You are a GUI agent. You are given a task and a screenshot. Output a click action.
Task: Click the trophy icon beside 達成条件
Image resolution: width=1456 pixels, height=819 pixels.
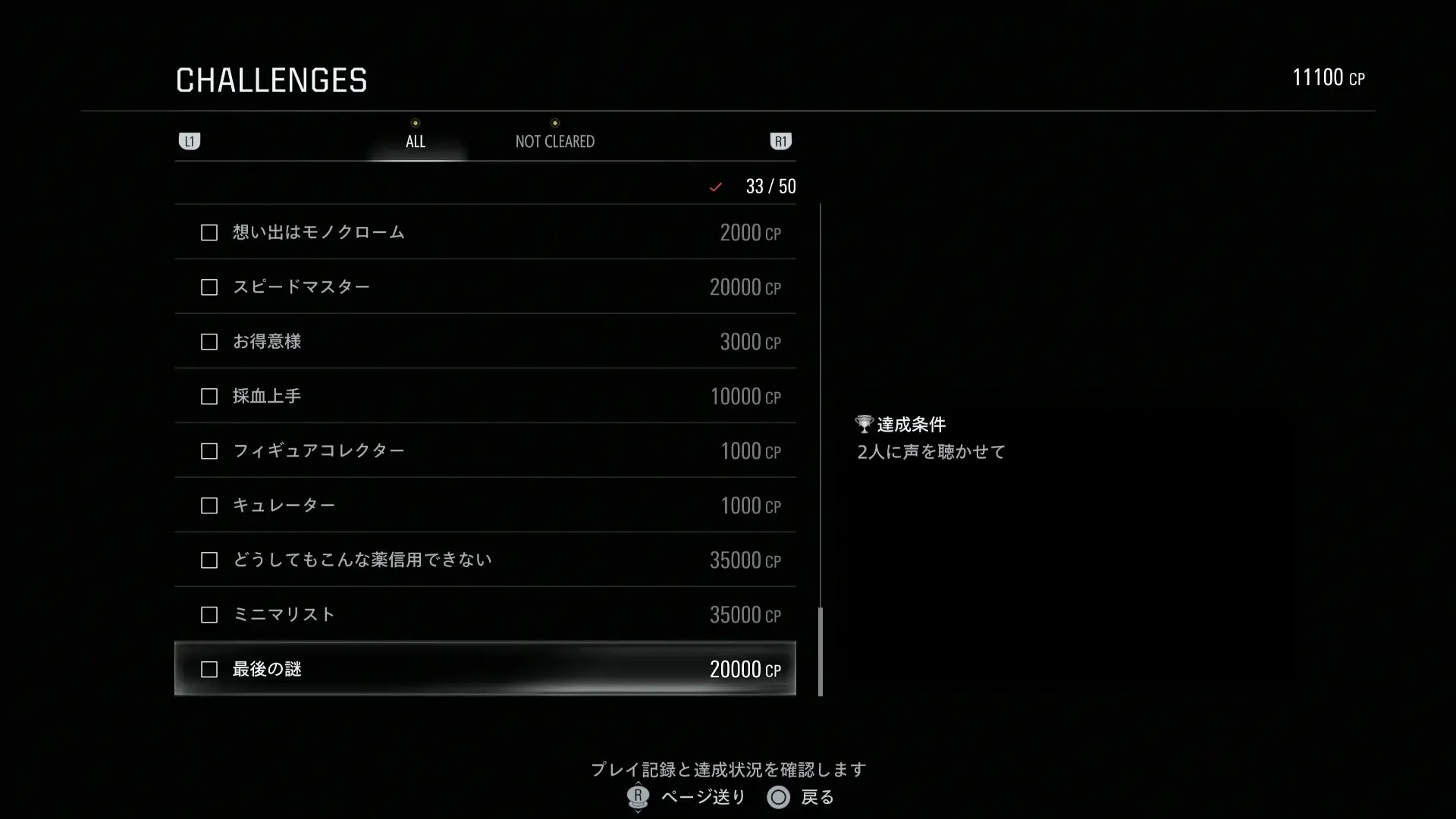[864, 424]
